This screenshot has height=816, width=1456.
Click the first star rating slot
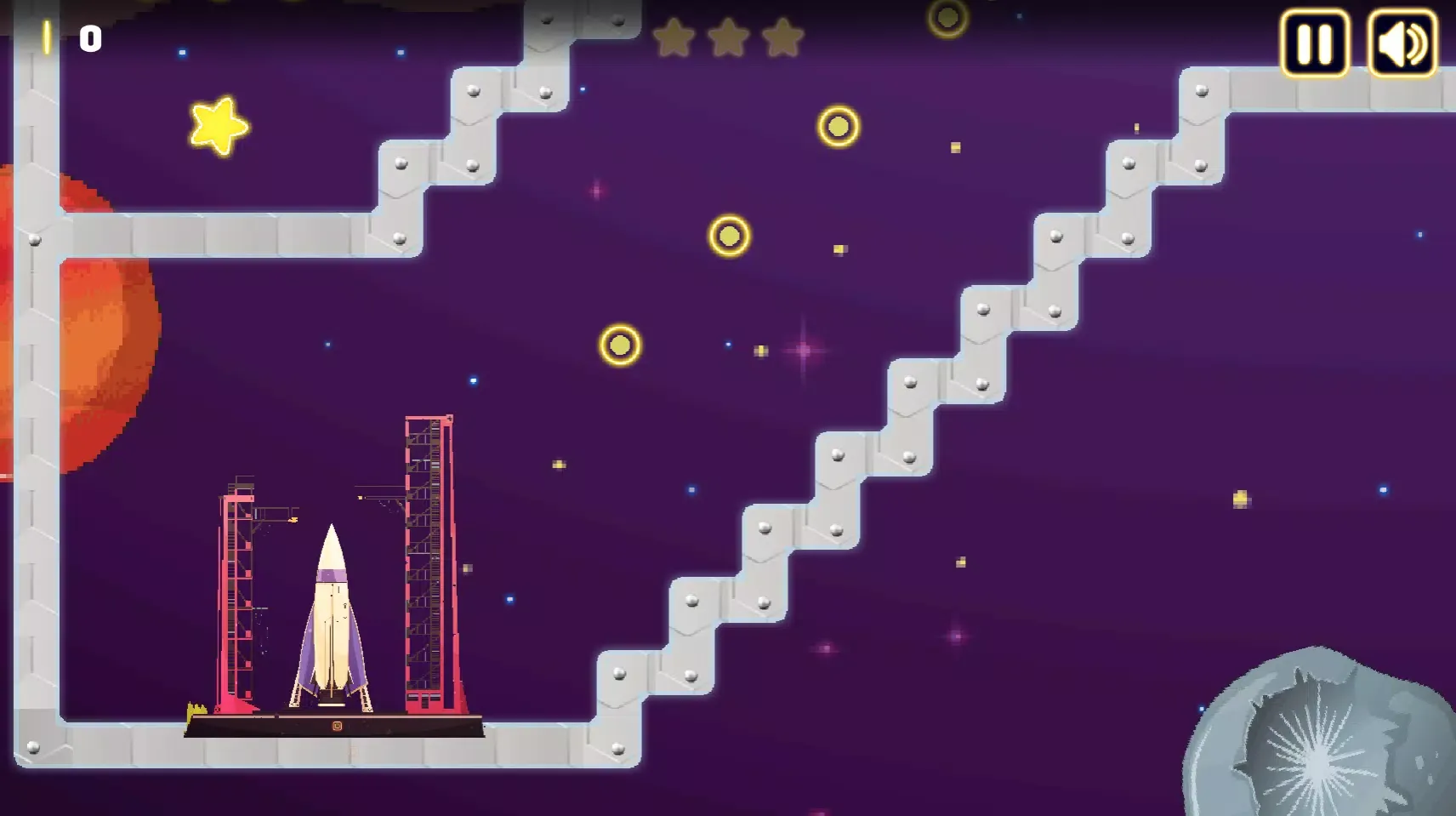tap(675, 38)
